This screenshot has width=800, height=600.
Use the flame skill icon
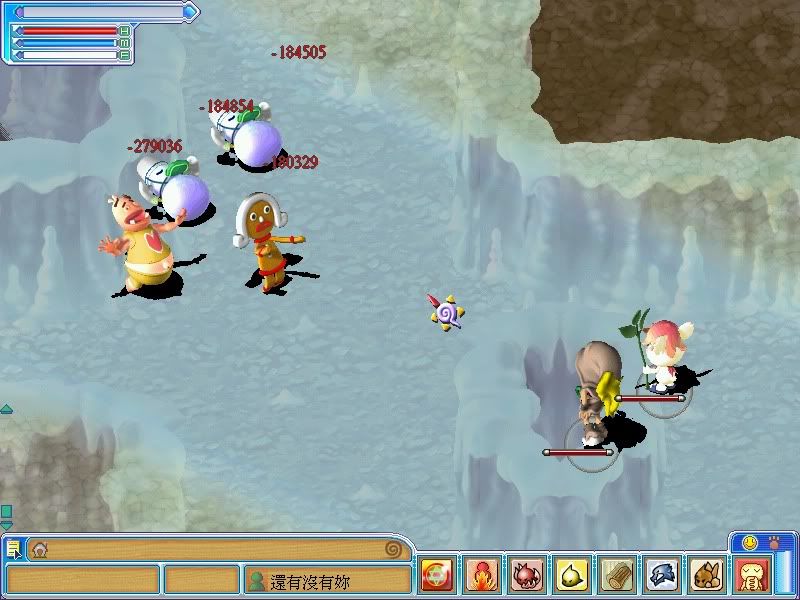point(482,576)
